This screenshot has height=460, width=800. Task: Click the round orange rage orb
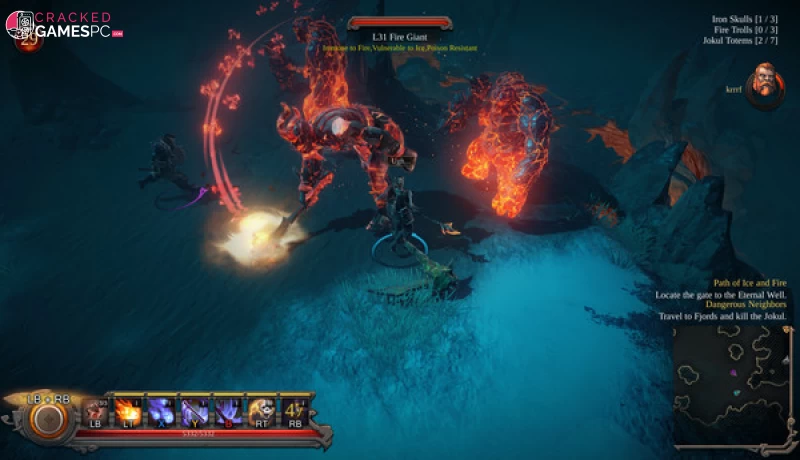coord(47,419)
